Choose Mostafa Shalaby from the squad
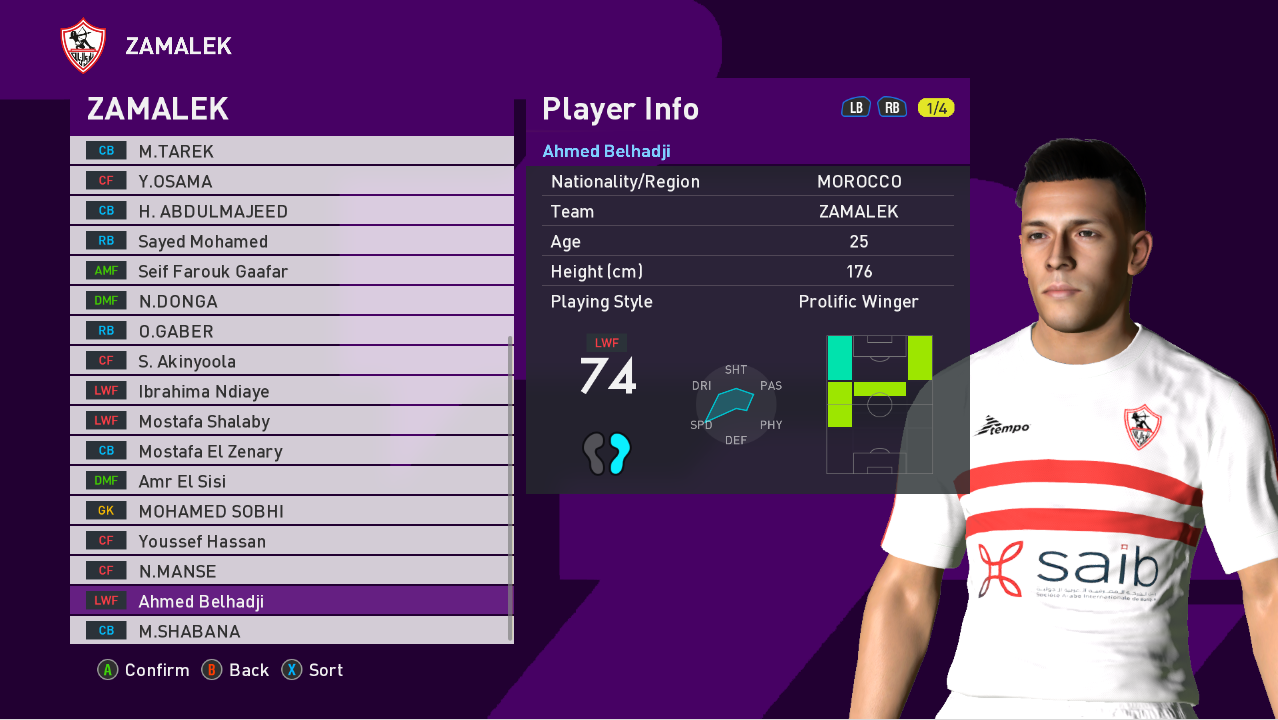This screenshot has width=1278, height=720. pyautogui.click(x=290, y=421)
